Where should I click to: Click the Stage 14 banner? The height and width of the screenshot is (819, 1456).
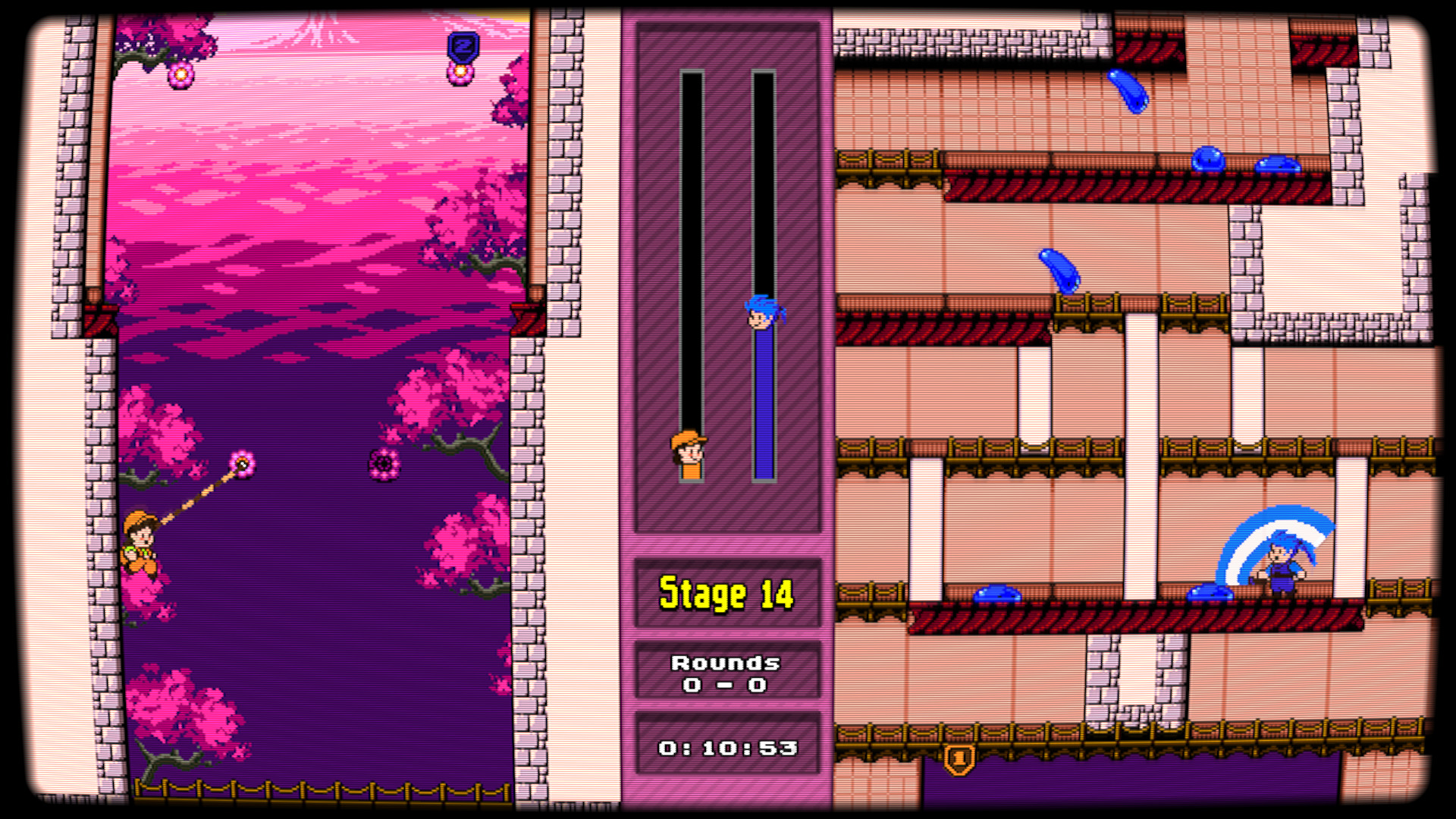click(x=726, y=595)
